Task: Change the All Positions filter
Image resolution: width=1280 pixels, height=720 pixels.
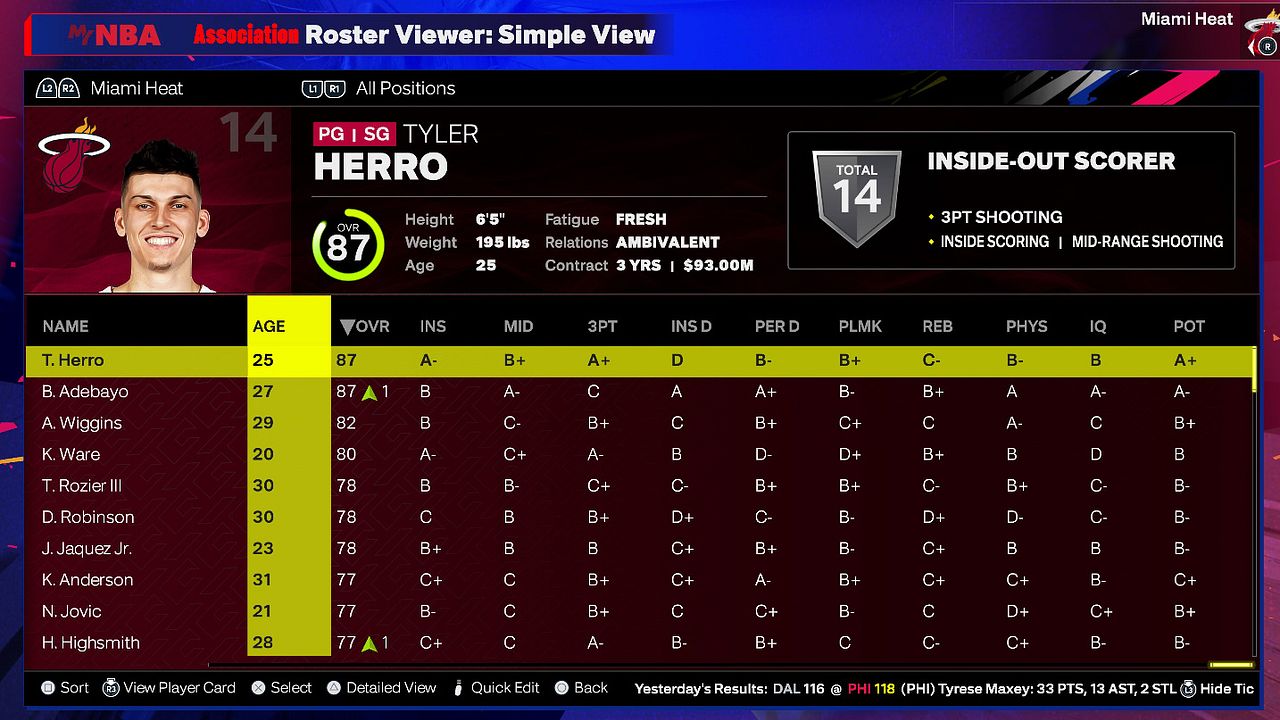Action: [x=404, y=88]
